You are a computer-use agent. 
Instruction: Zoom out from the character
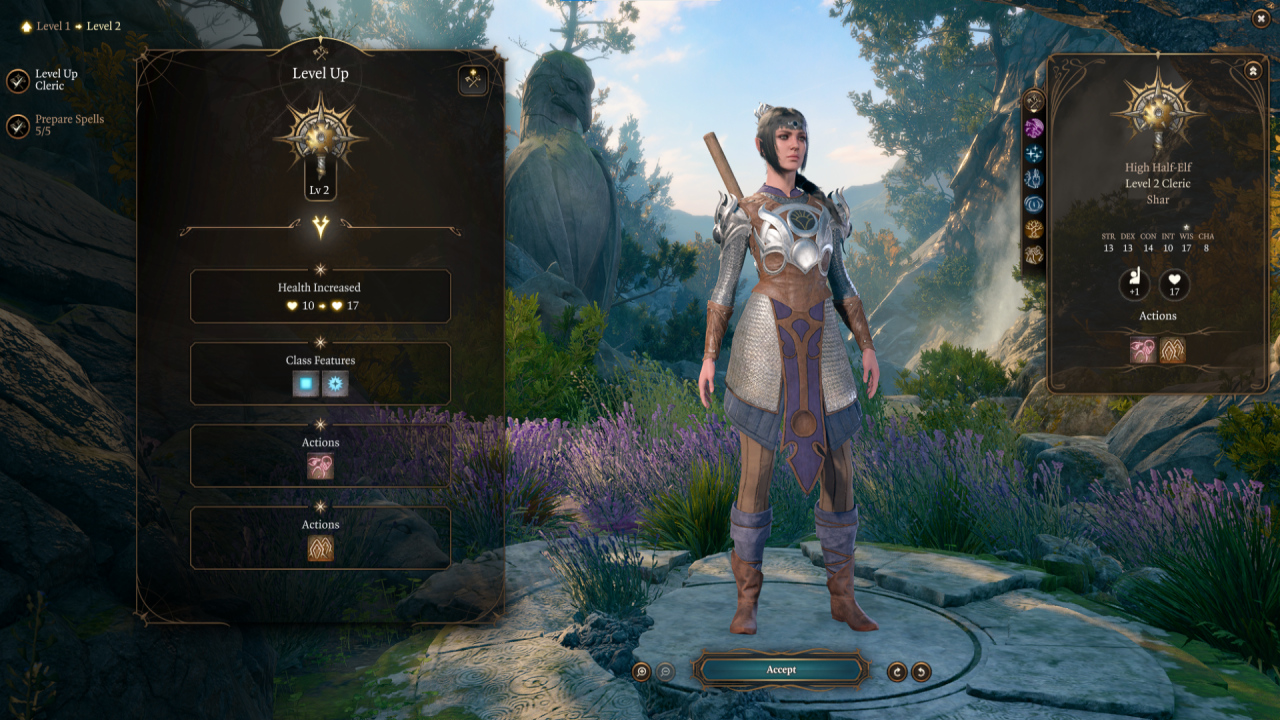pos(665,672)
